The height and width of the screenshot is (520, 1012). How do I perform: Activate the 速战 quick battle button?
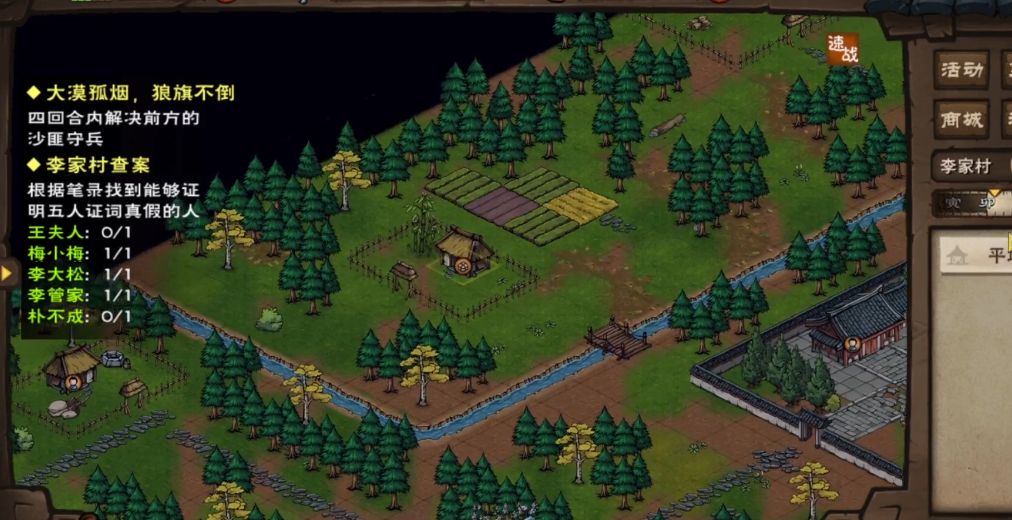[842, 49]
